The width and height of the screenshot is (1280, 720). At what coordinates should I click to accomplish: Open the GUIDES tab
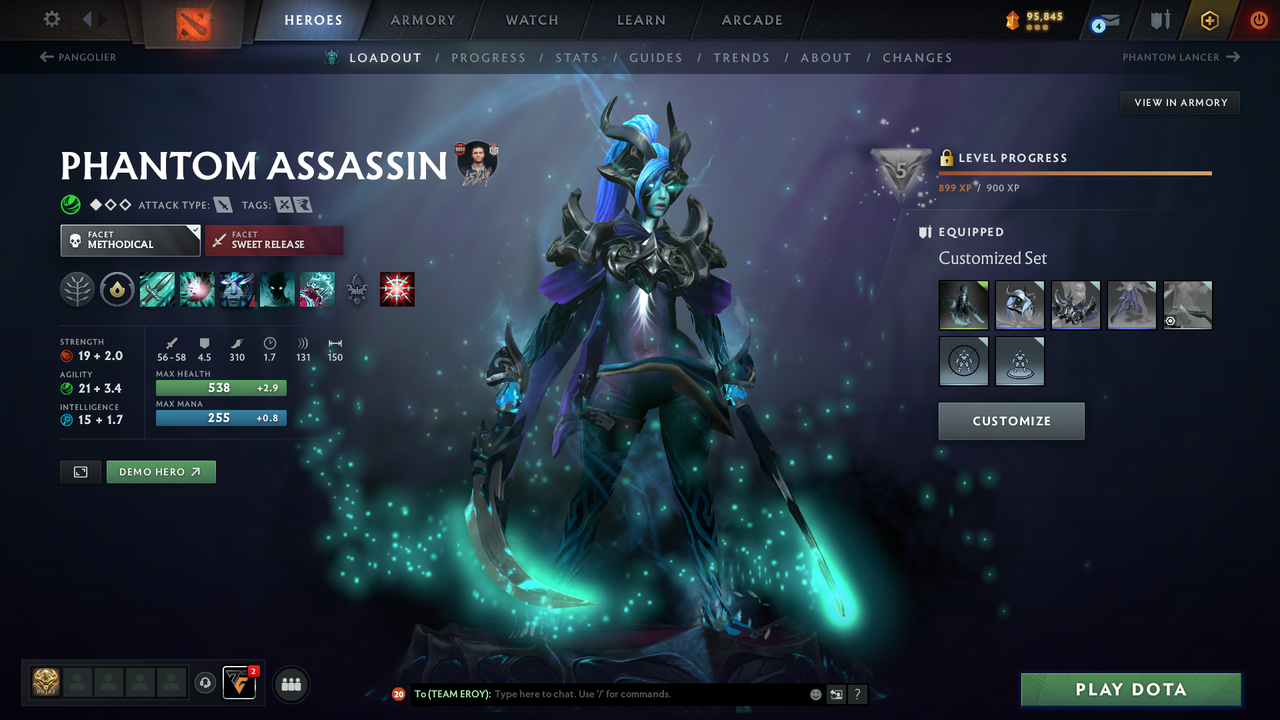pyautogui.click(x=656, y=57)
